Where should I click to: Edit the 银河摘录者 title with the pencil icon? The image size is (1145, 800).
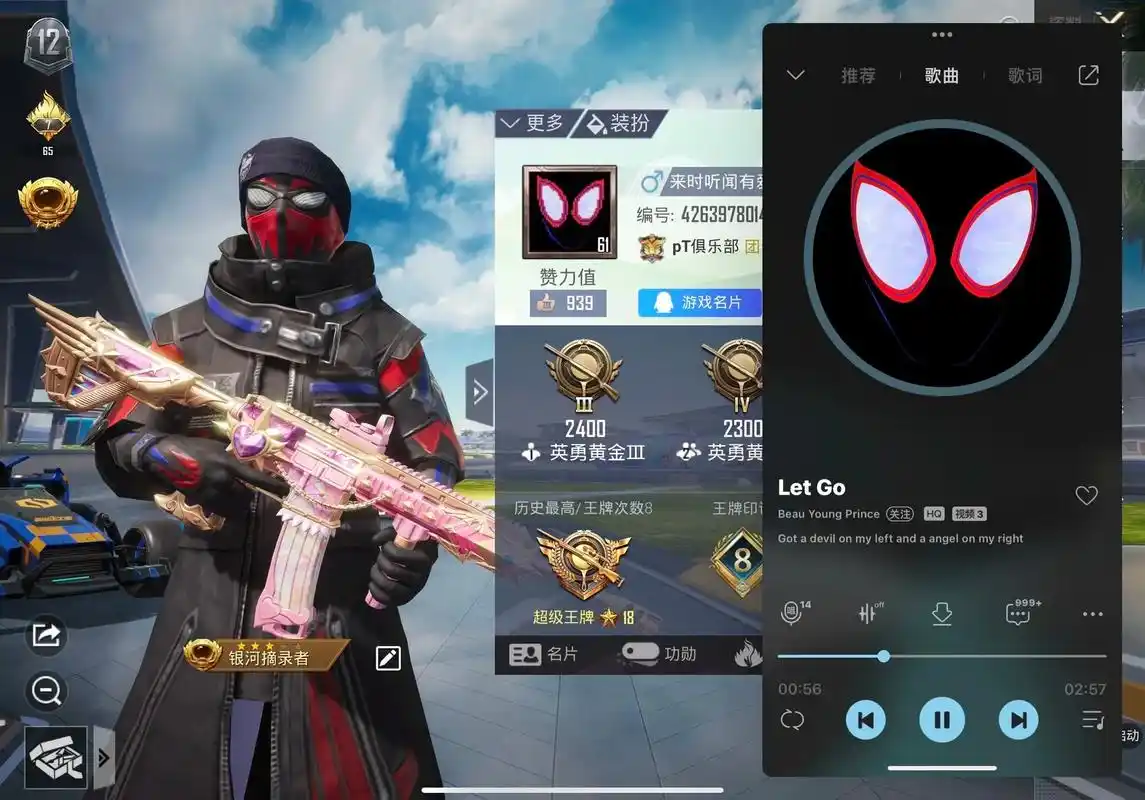[388, 657]
